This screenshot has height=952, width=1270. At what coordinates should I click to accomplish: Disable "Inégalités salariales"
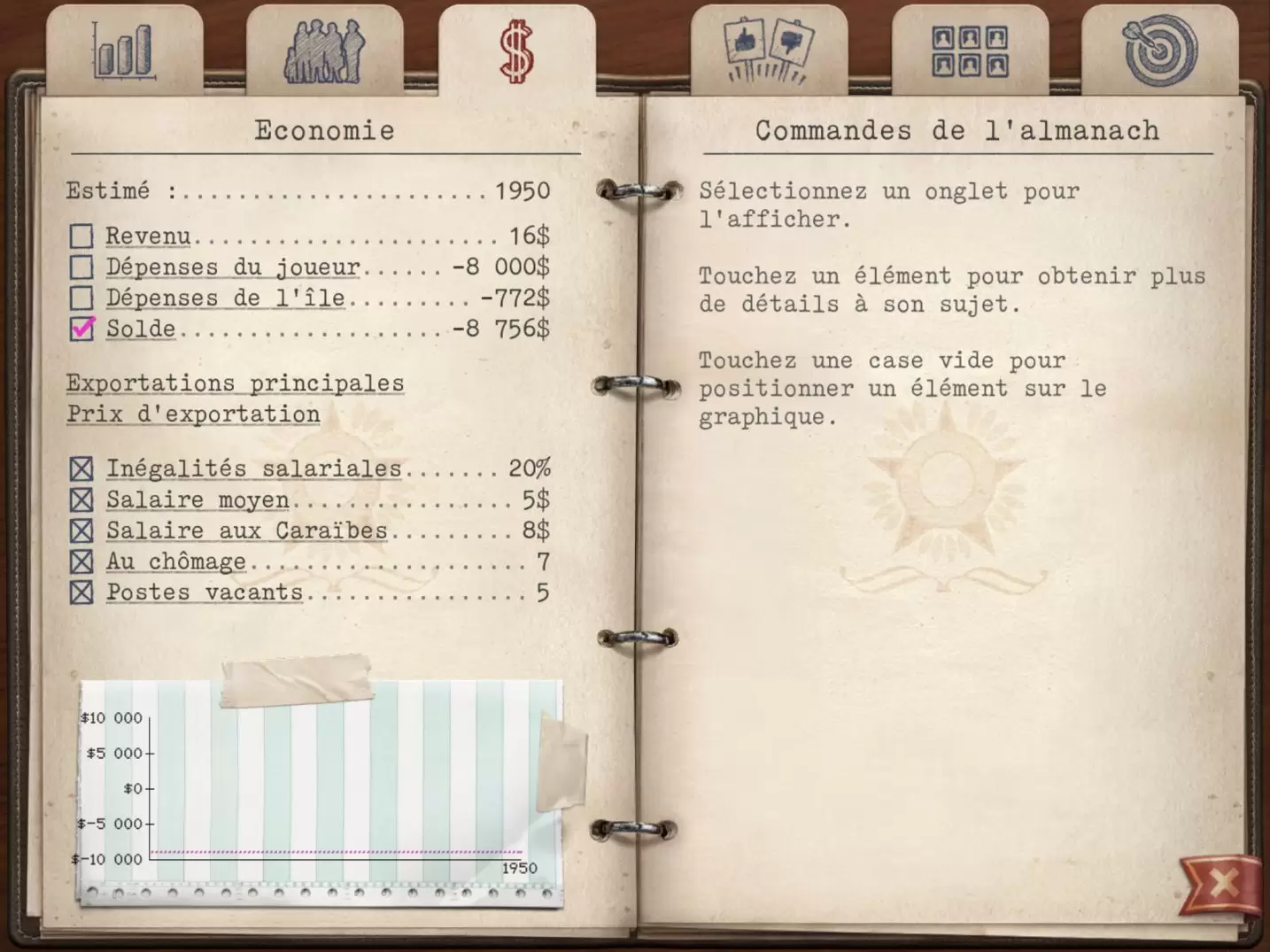(x=81, y=468)
